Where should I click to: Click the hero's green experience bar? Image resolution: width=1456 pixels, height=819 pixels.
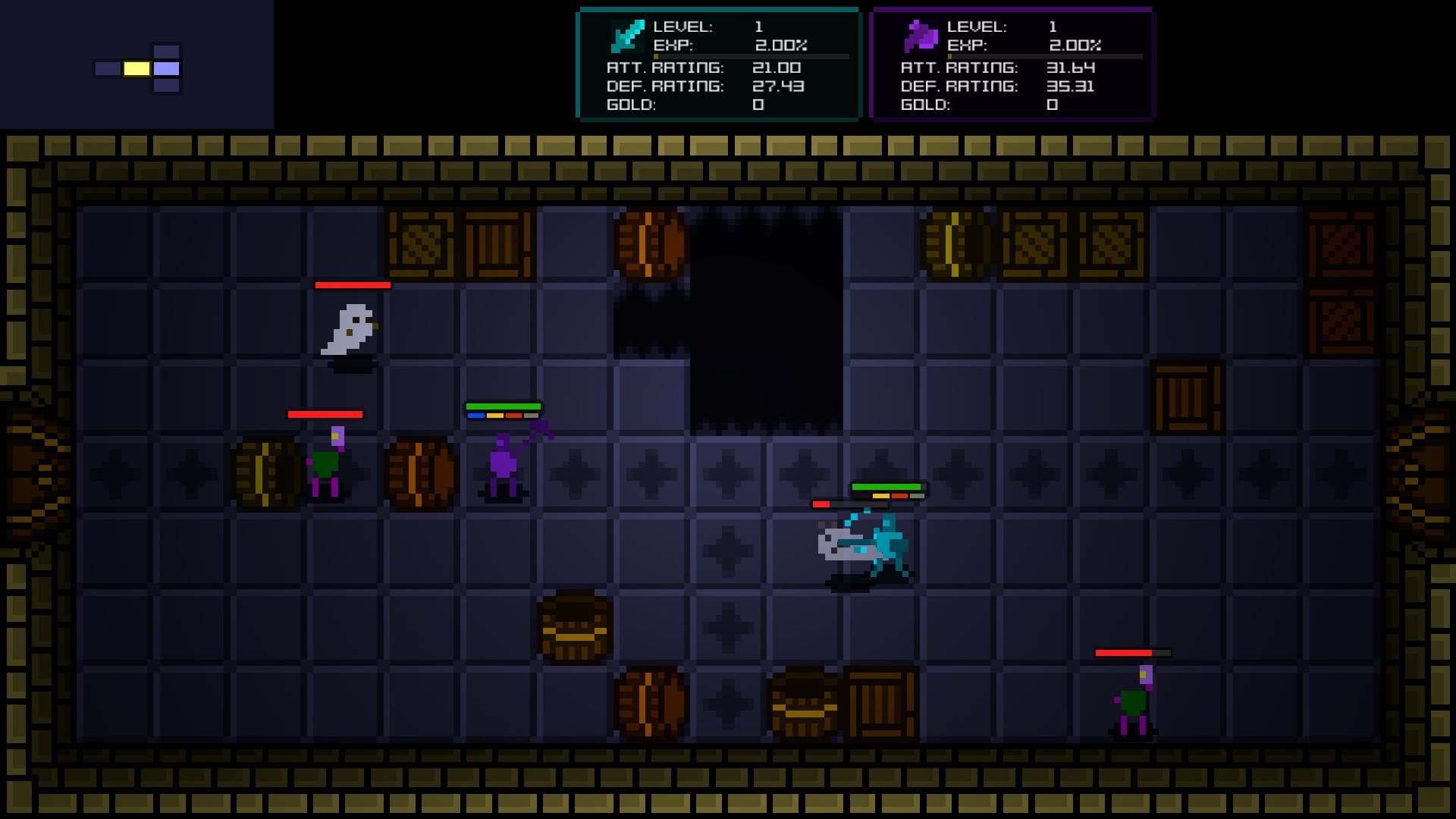pyautogui.click(x=887, y=486)
